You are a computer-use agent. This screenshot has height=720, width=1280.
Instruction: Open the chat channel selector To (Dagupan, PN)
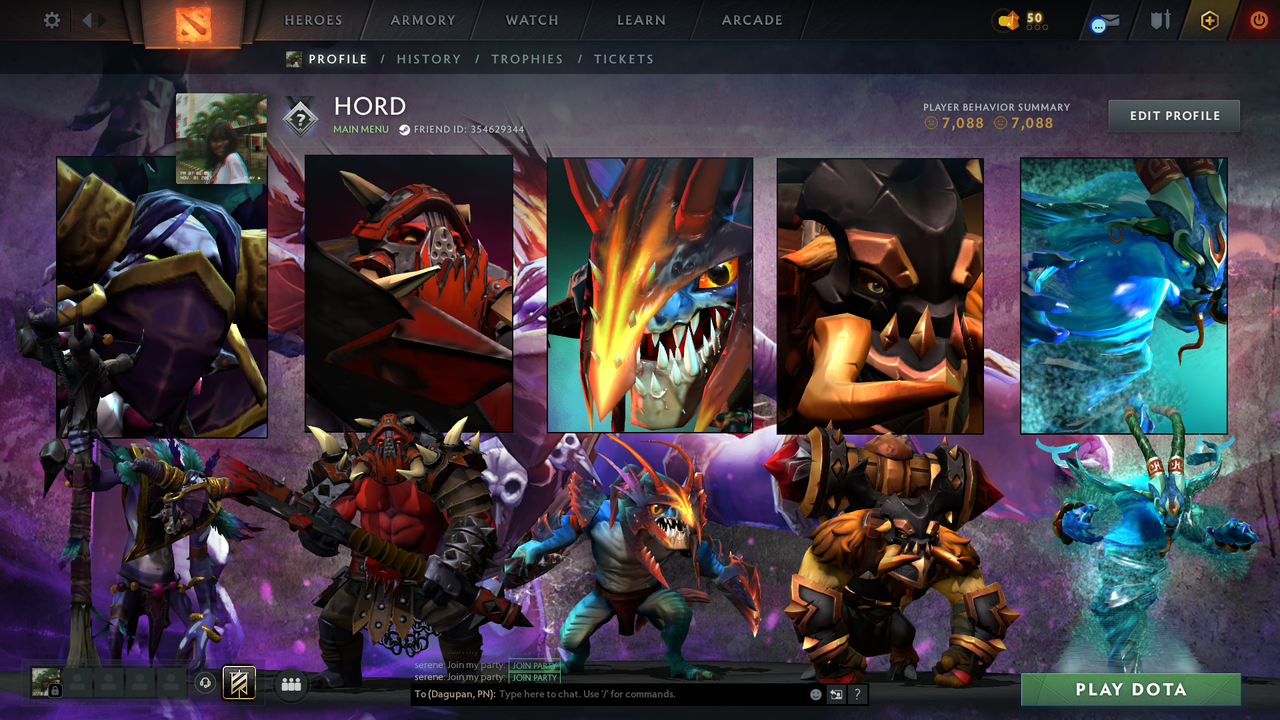coord(455,694)
